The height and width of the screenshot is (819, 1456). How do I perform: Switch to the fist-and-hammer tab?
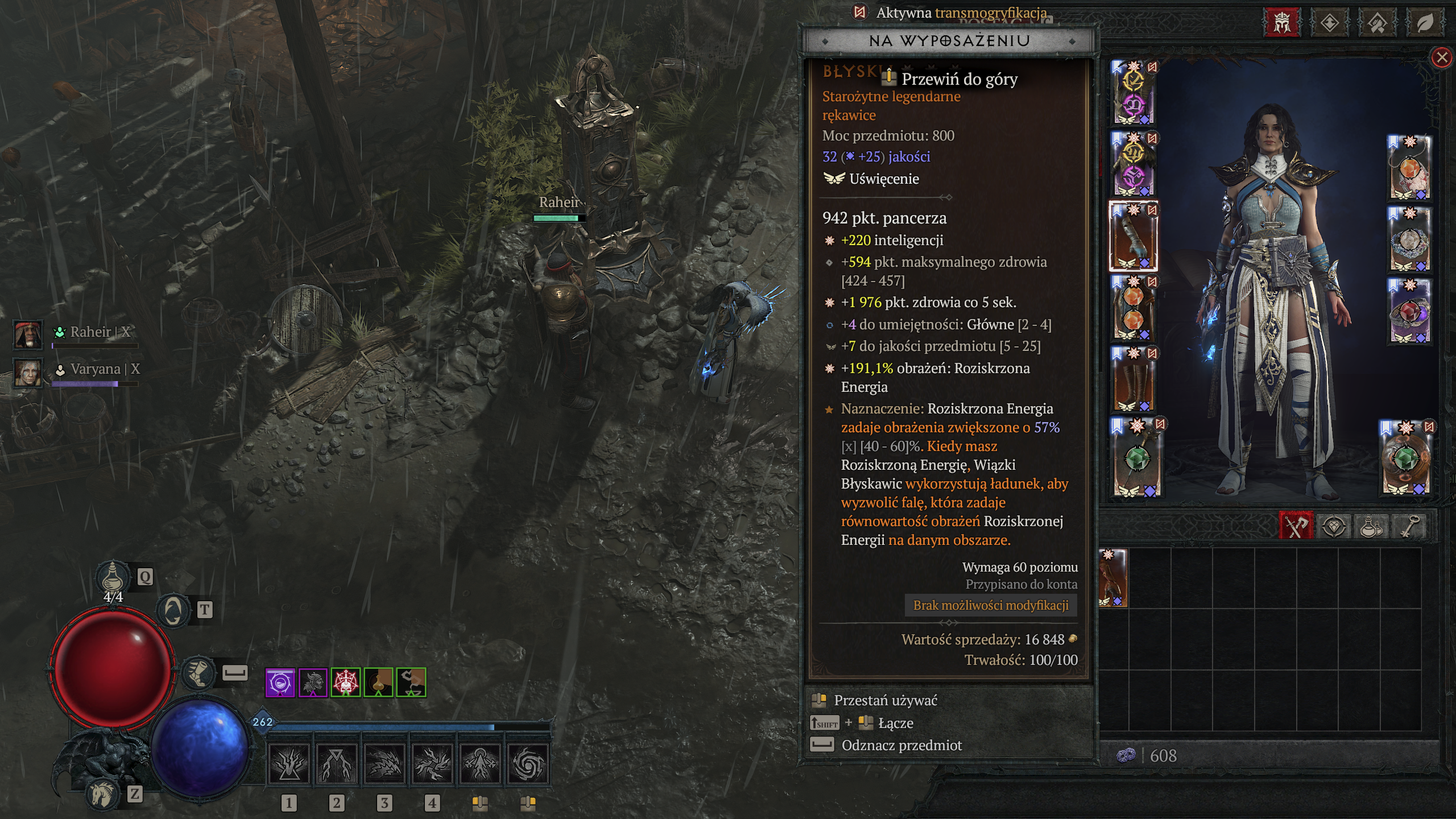[x=1377, y=23]
